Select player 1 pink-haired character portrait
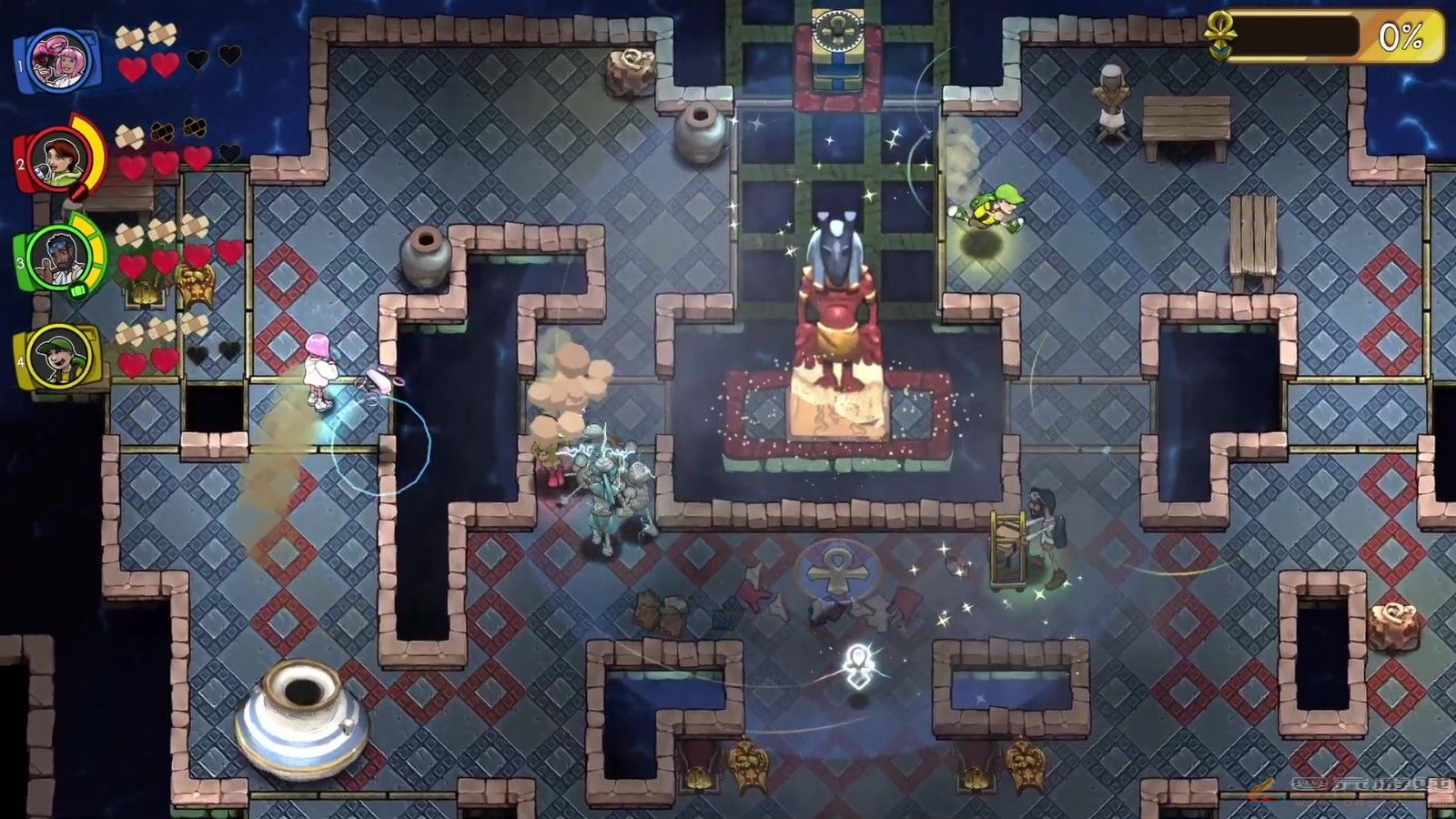This screenshot has height=819, width=1456. click(x=56, y=61)
